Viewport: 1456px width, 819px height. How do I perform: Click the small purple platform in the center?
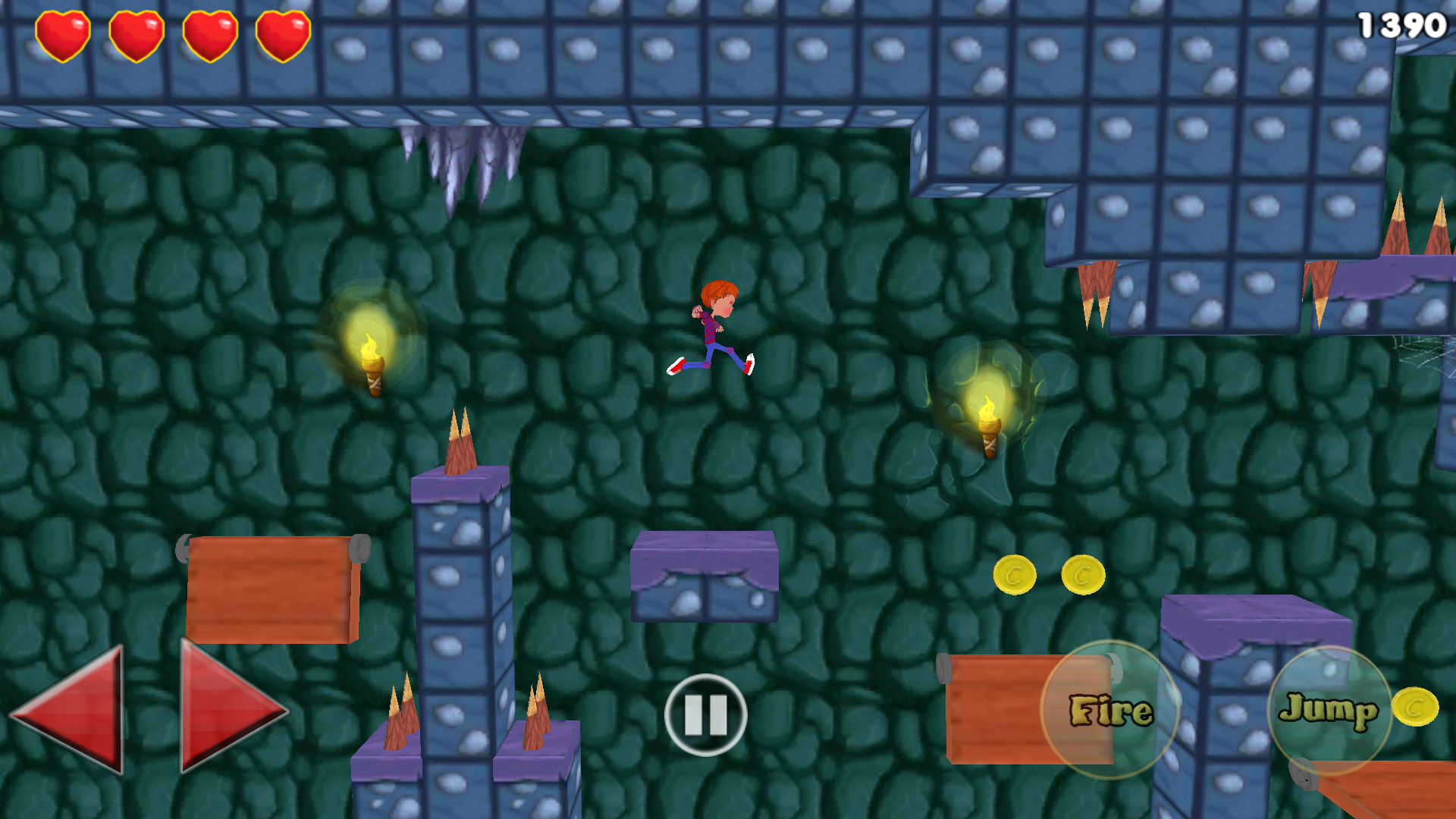pyautogui.click(x=704, y=576)
